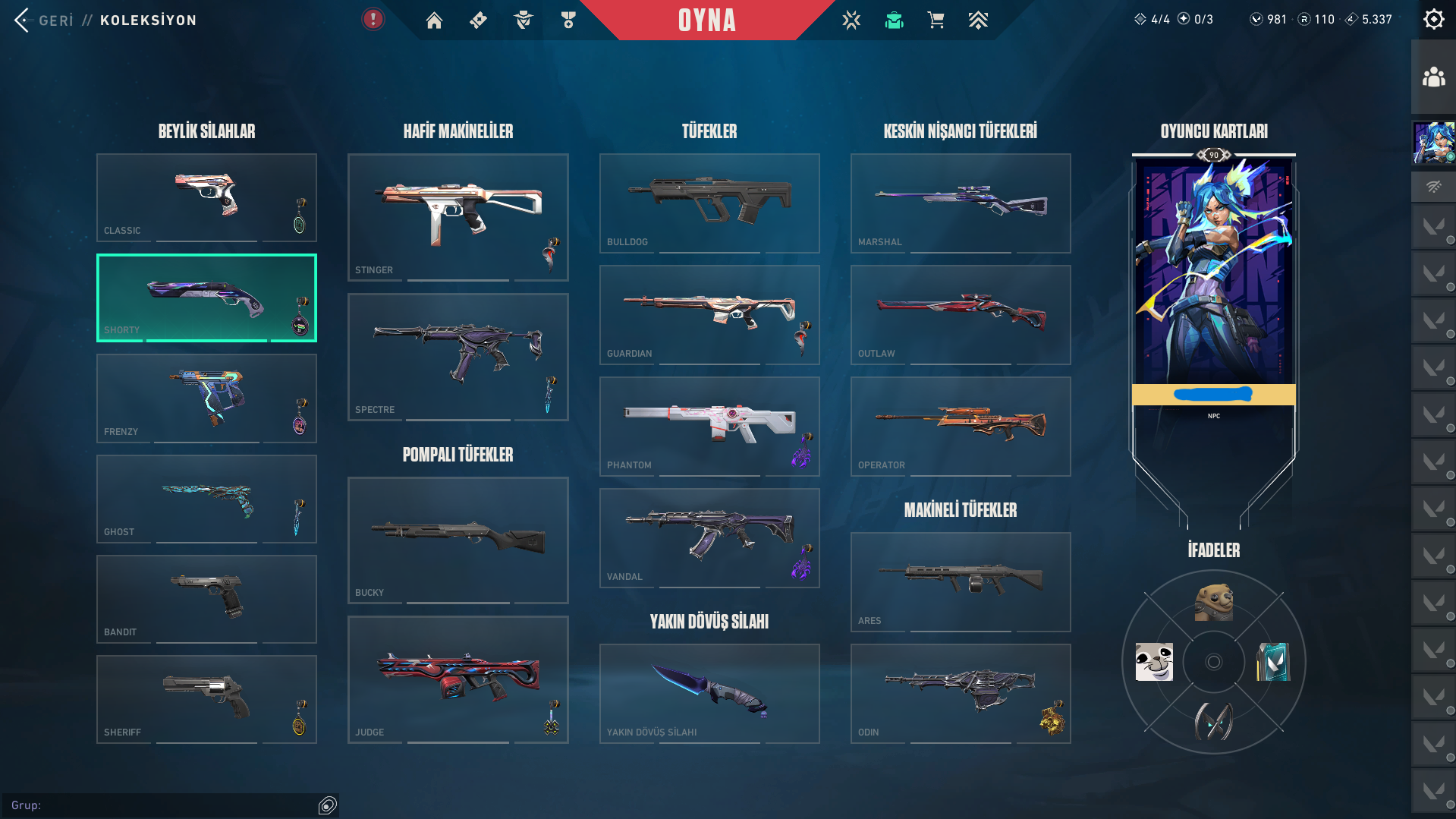Go back using the GERİ arrow
This screenshot has height=819, width=1456.
tap(22, 20)
